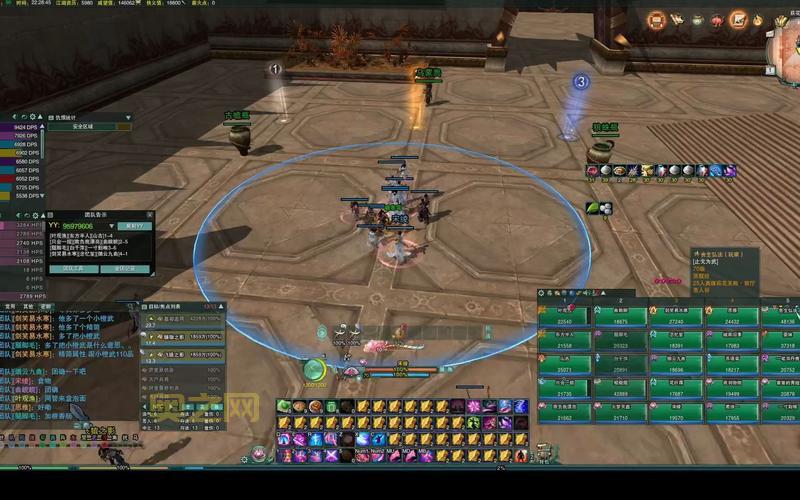Select the raid member frame showing 19570

(x=676, y=417)
